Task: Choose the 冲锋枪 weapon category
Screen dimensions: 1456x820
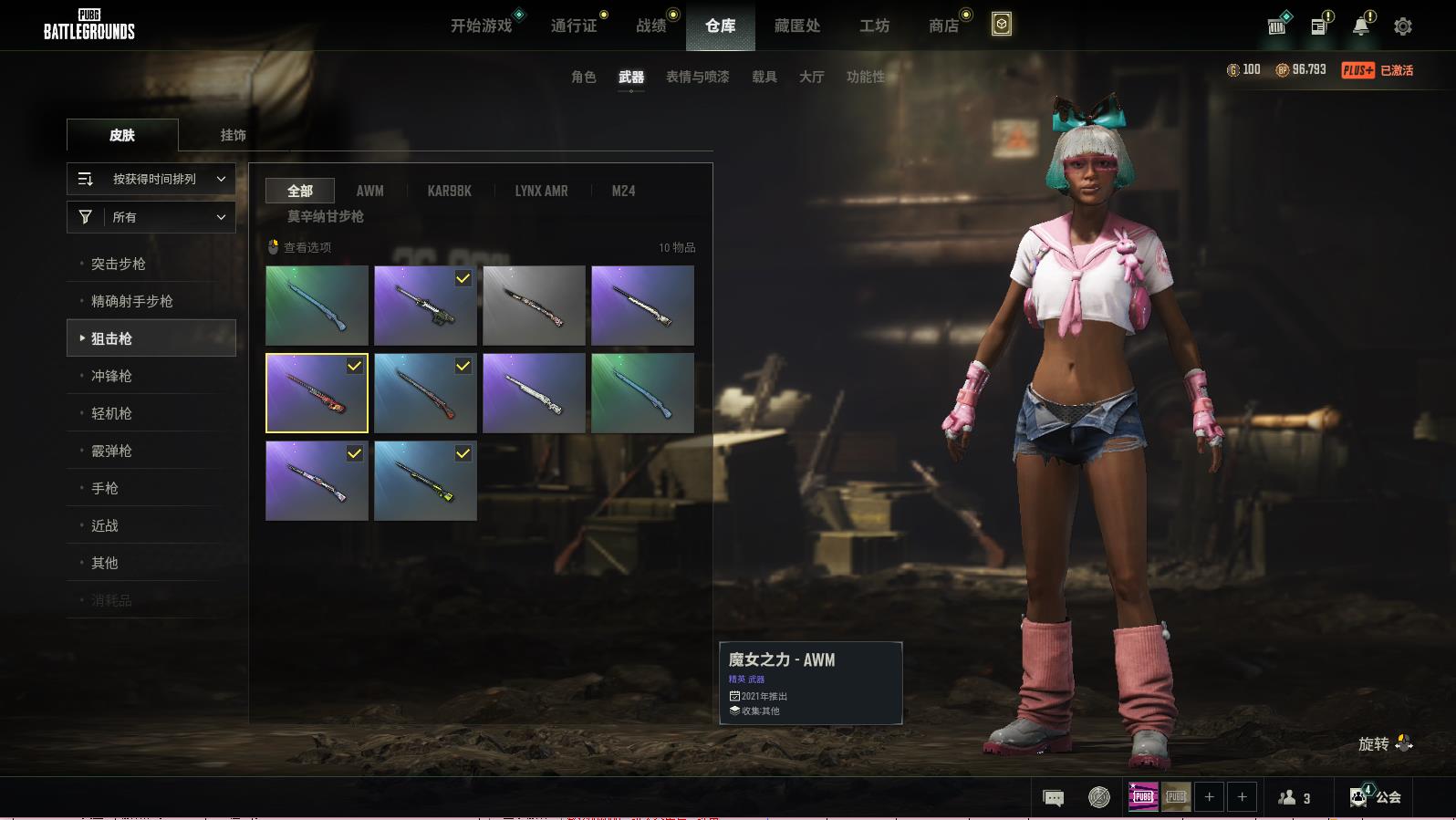Action: [111, 376]
